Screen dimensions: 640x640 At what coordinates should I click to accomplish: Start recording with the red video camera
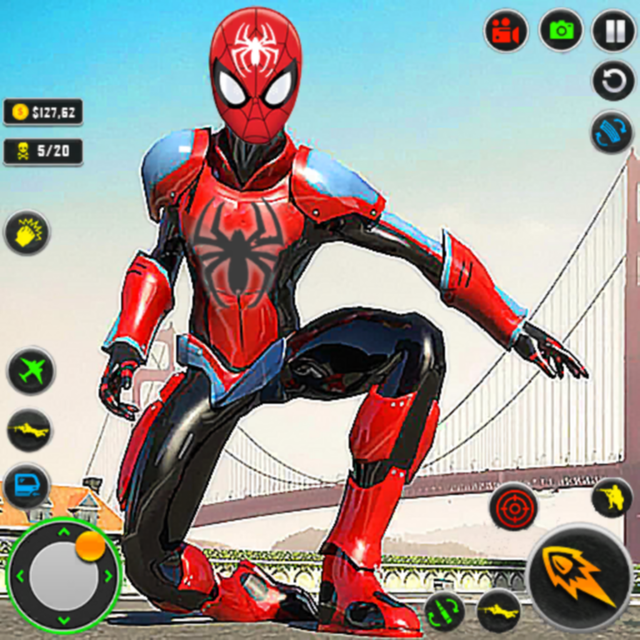pos(507,30)
